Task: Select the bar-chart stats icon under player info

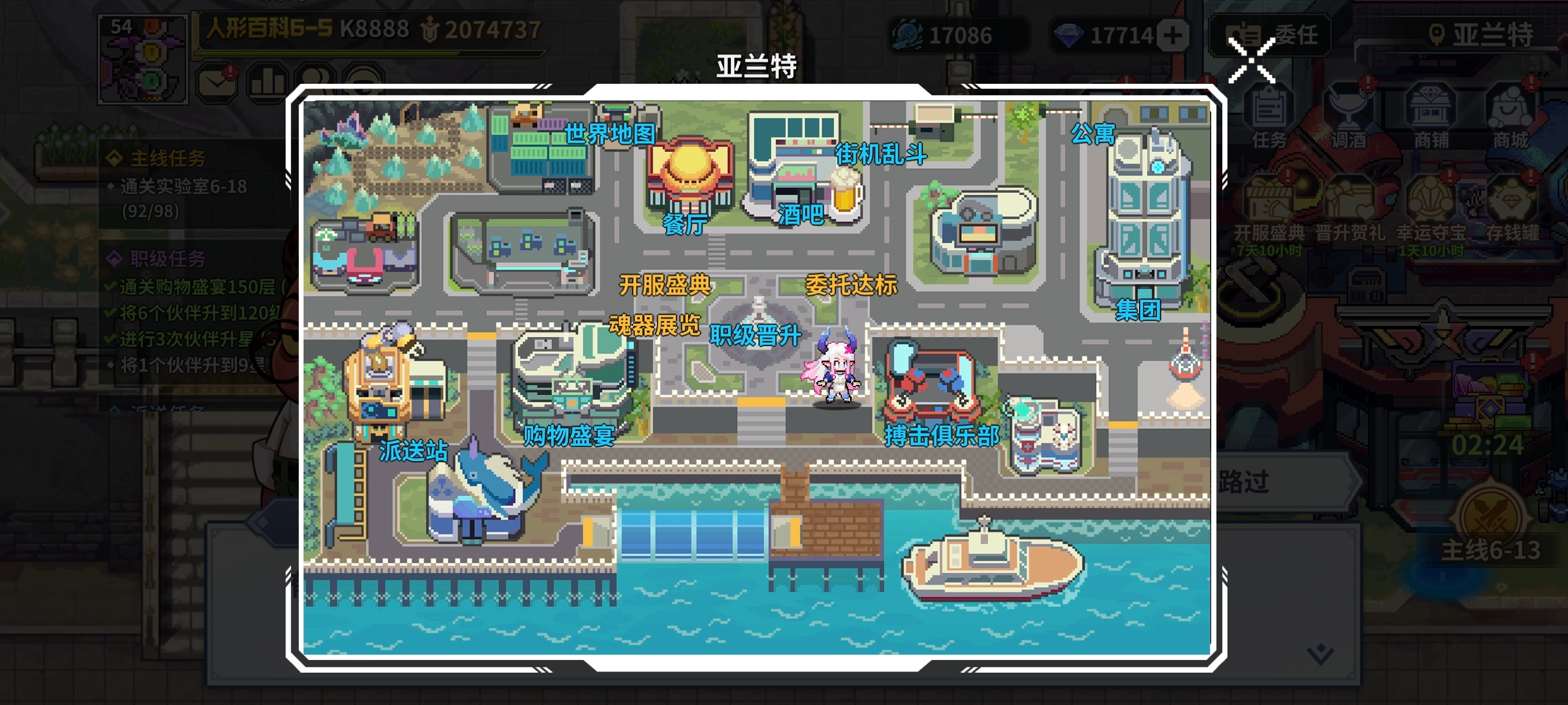Action: (268, 82)
